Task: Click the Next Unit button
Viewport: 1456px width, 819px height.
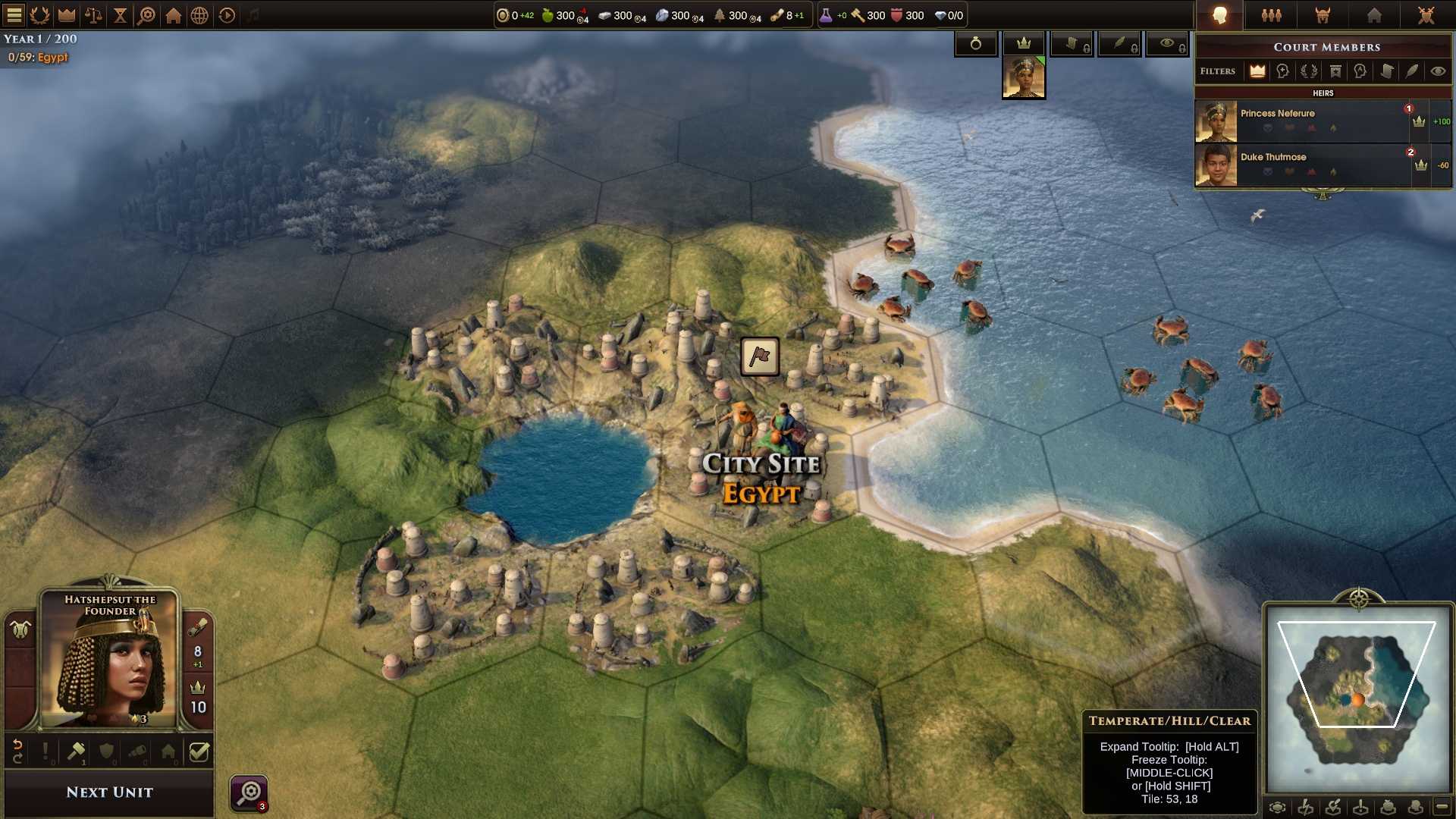Action: click(109, 792)
